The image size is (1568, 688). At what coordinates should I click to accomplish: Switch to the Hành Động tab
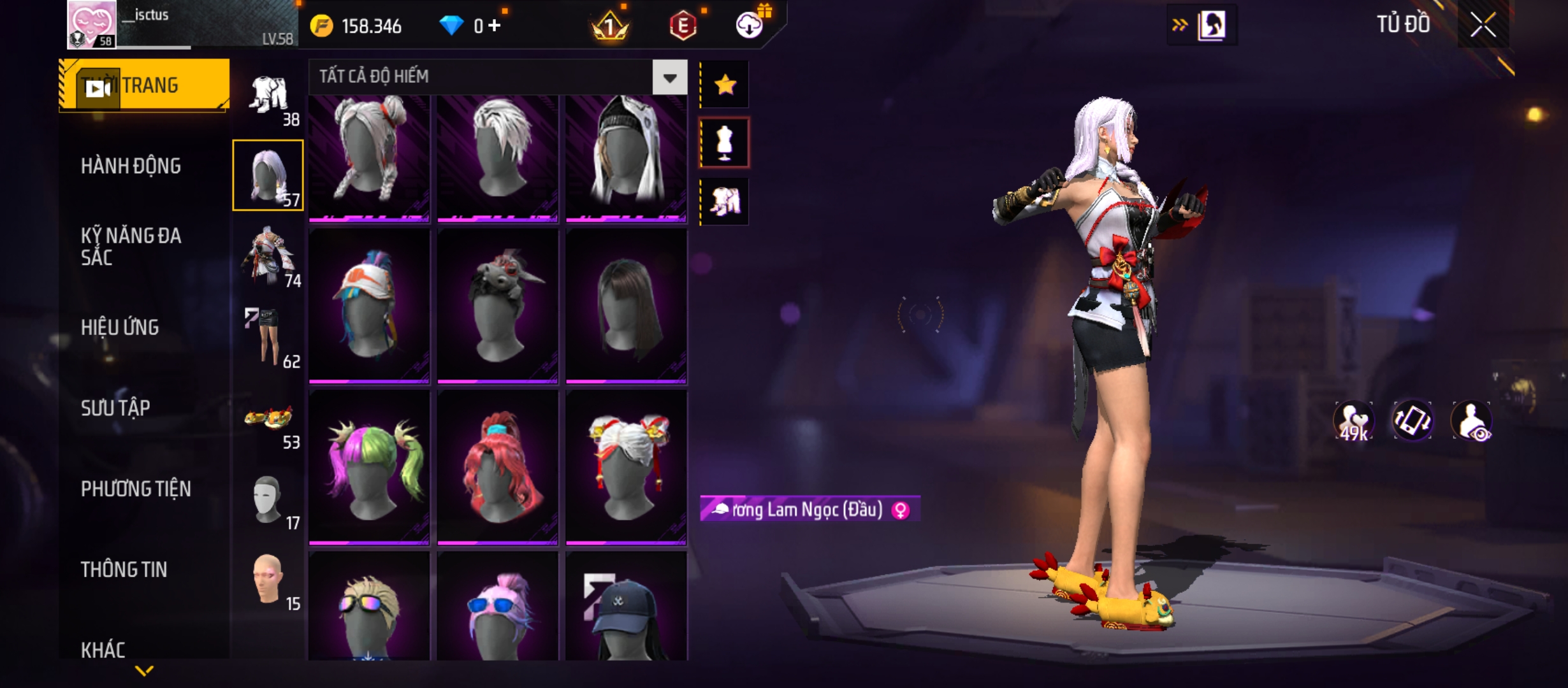pos(131,166)
